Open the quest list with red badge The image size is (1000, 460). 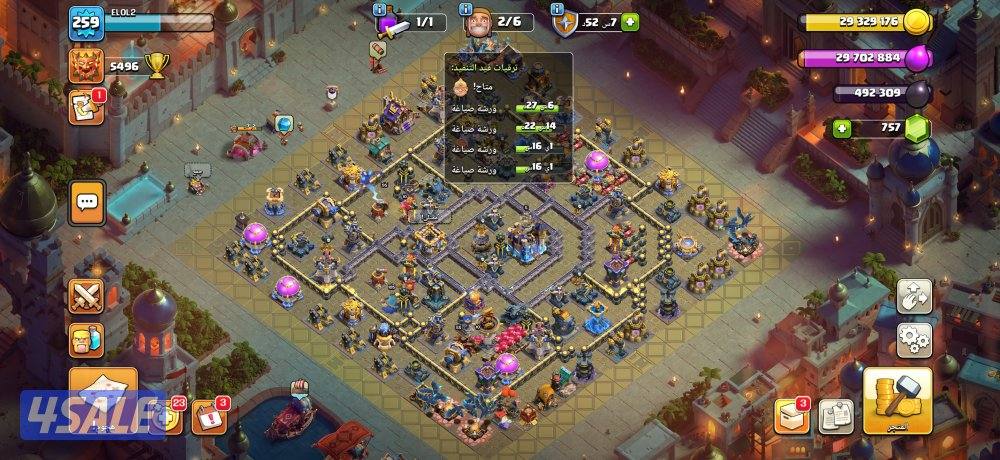85,108
